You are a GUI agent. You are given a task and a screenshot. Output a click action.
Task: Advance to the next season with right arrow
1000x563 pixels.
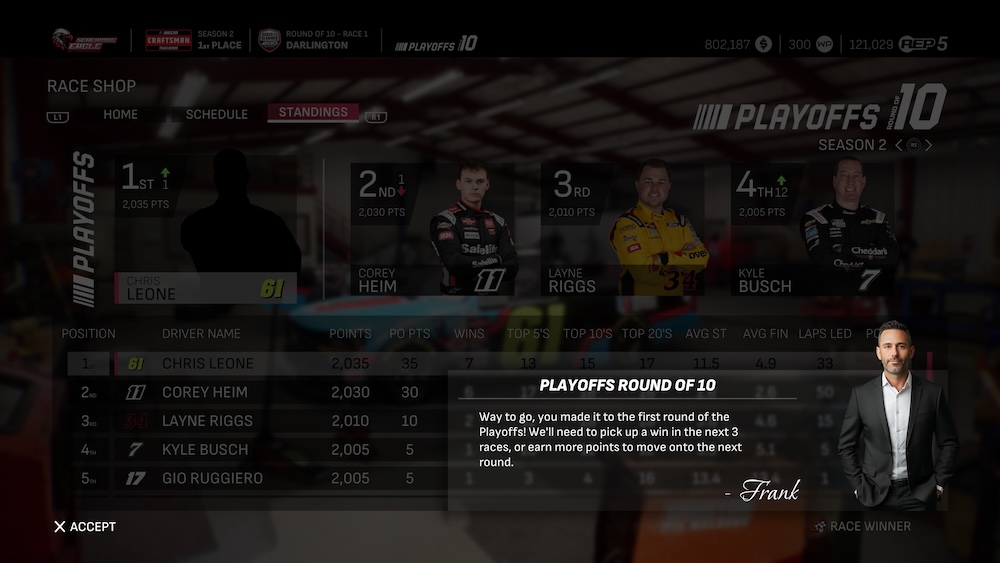(x=929, y=145)
